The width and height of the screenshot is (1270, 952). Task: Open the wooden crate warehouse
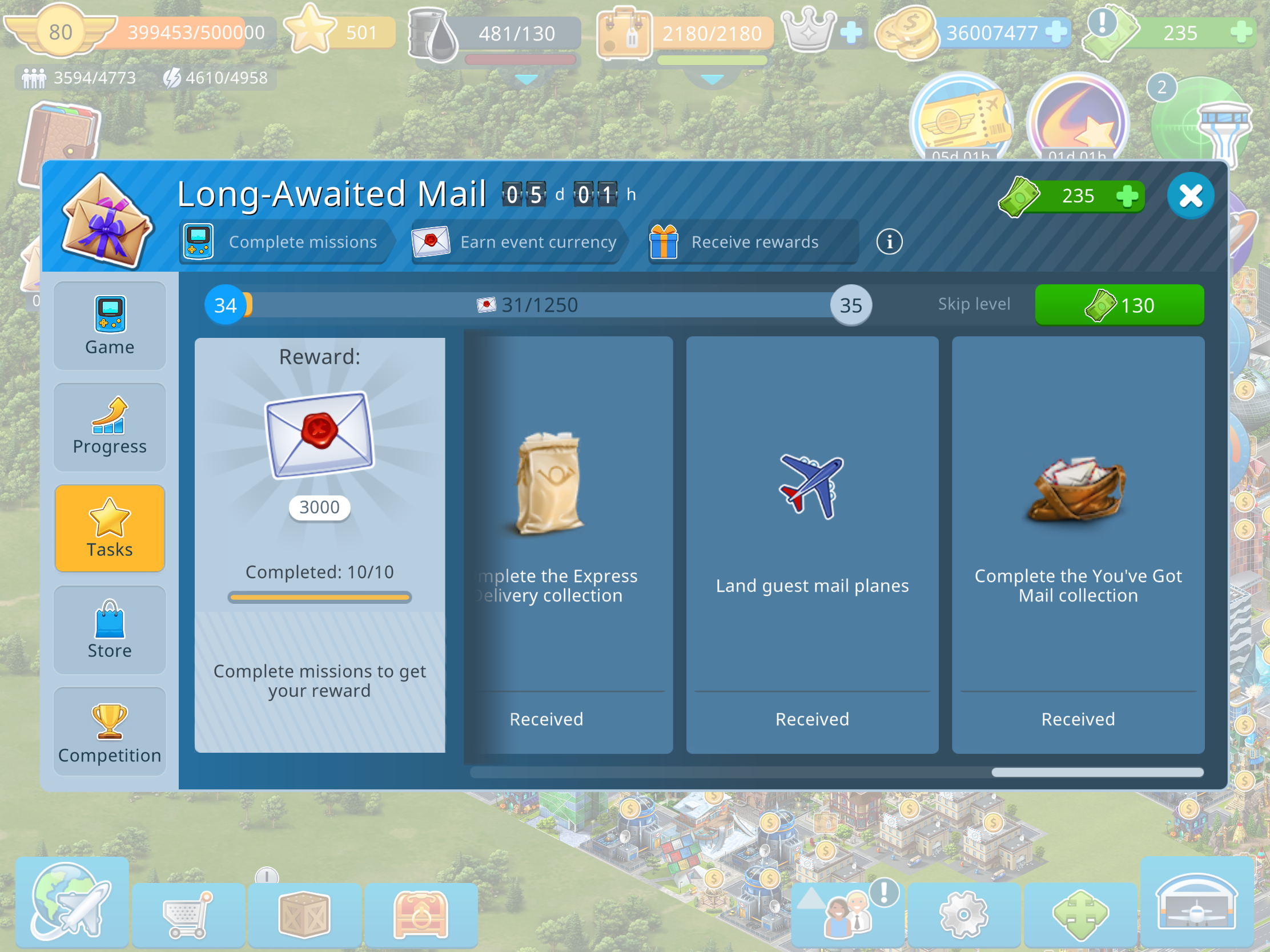[x=304, y=914]
